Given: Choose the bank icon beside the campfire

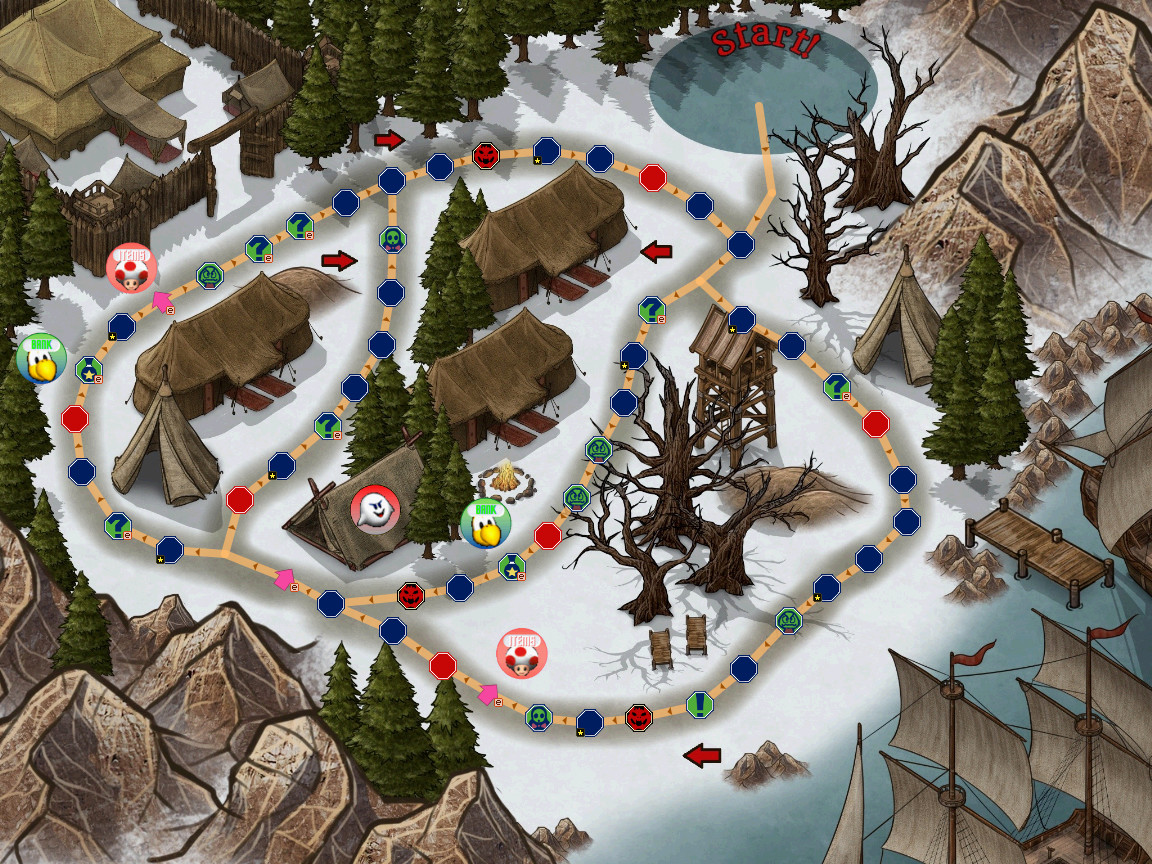Looking at the screenshot, I should click(485, 524).
